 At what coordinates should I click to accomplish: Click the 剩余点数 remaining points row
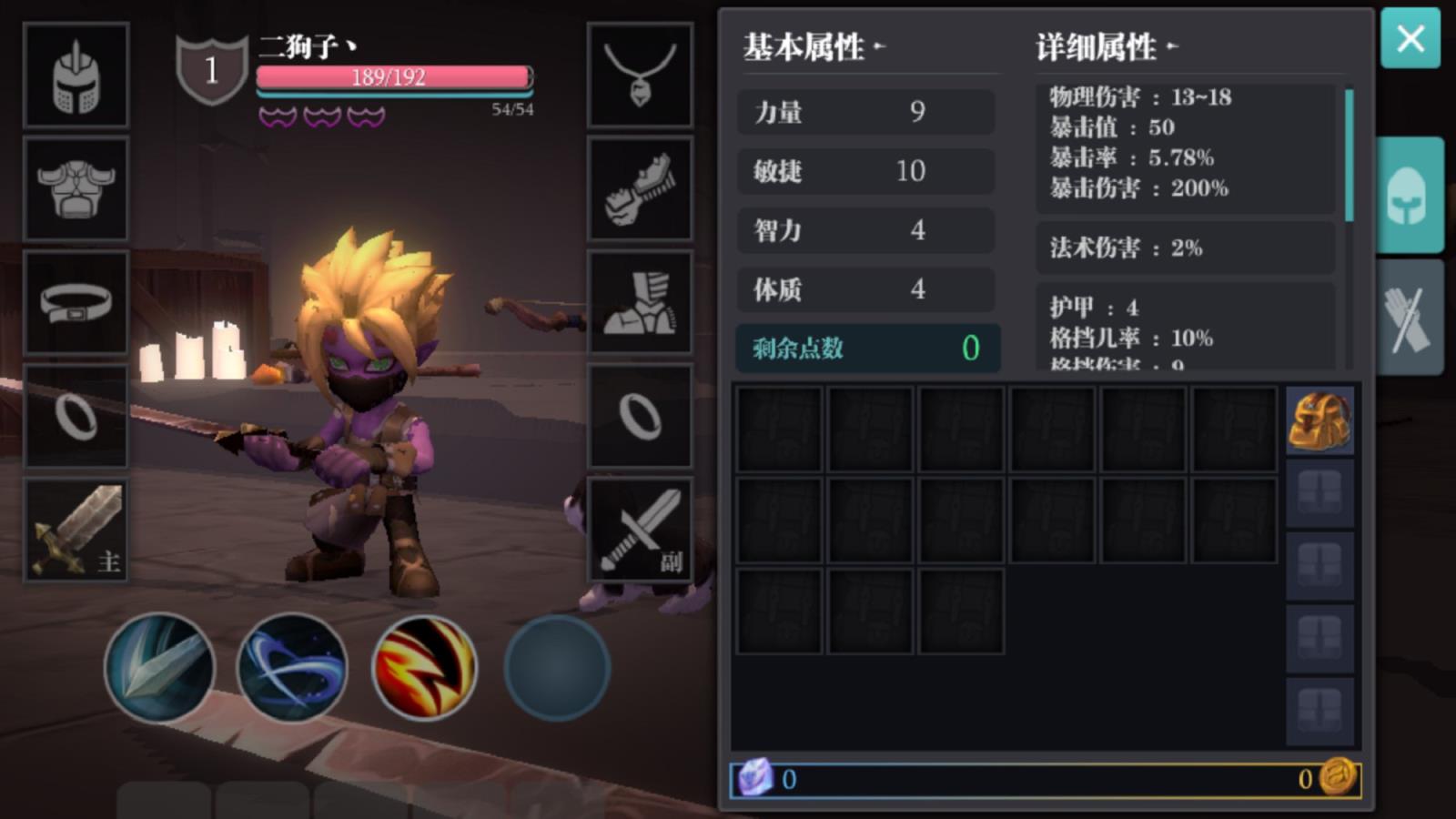[865, 349]
